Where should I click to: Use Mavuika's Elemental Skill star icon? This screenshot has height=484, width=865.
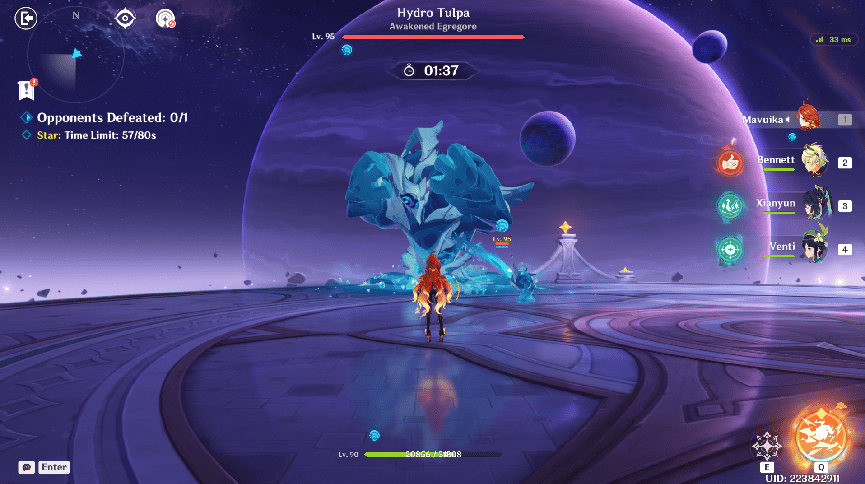tap(766, 445)
